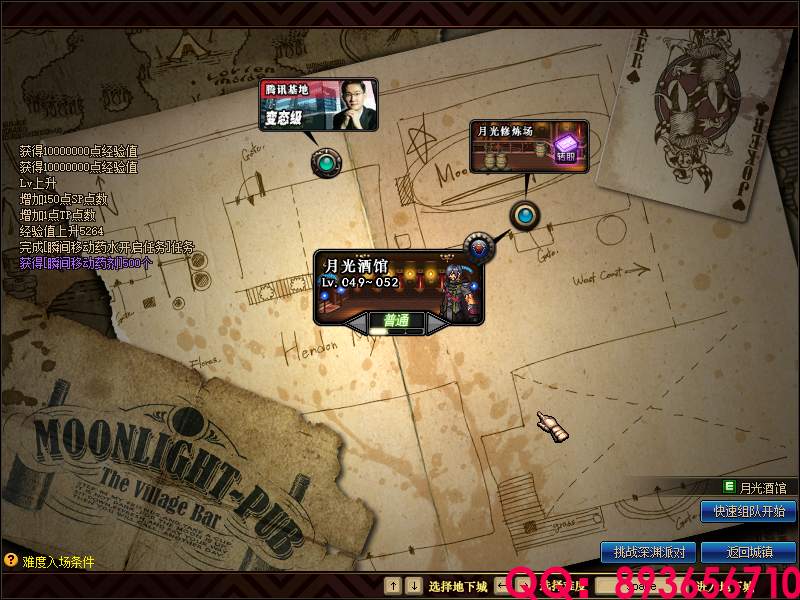The height and width of the screenshot is (600, 800).
Task: Raise difficulty with the right arrow by 普通
Action: pyautogui.click(x=437, y=323)
